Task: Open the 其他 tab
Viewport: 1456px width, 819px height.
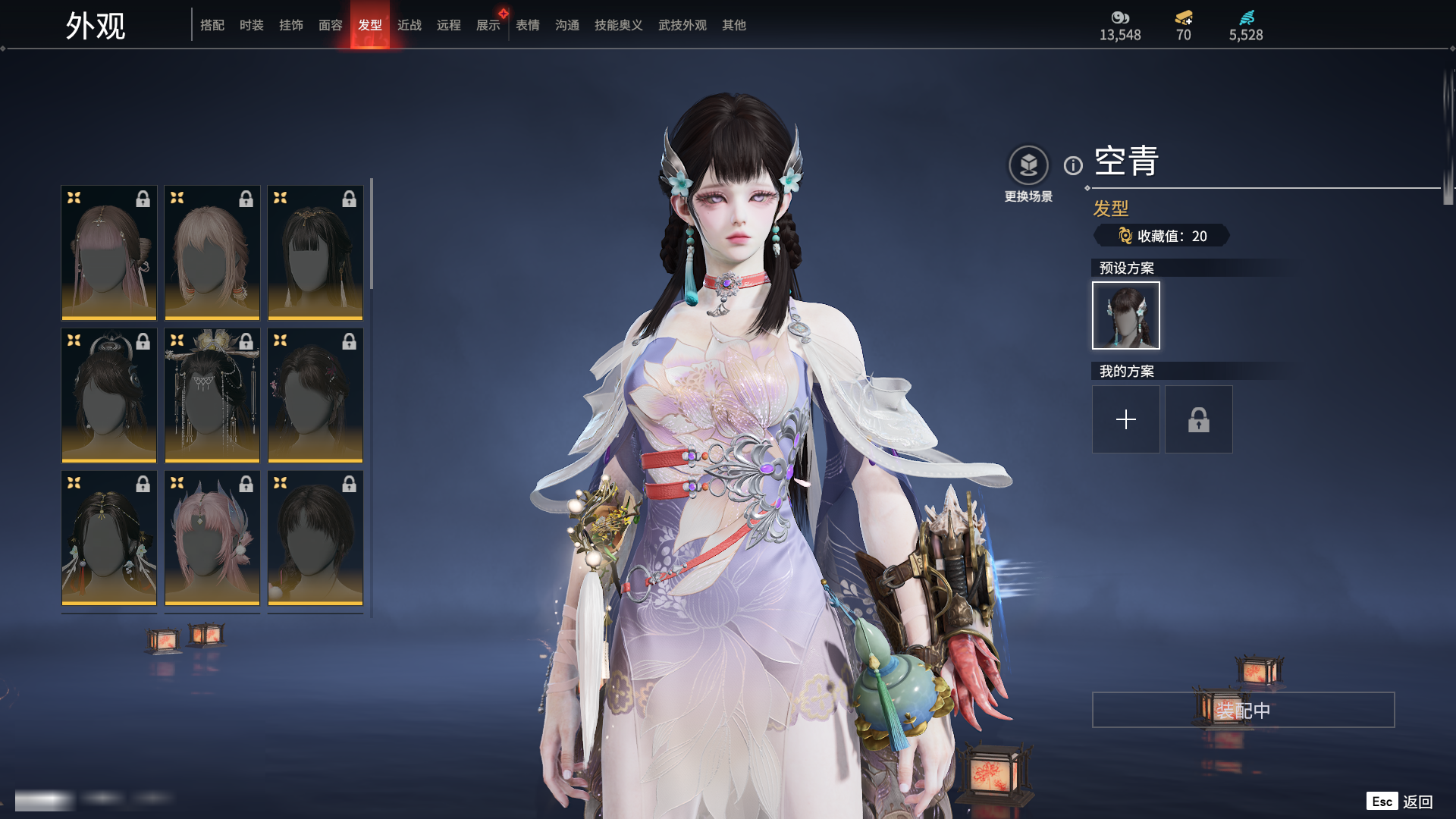Action: point(733,25)
